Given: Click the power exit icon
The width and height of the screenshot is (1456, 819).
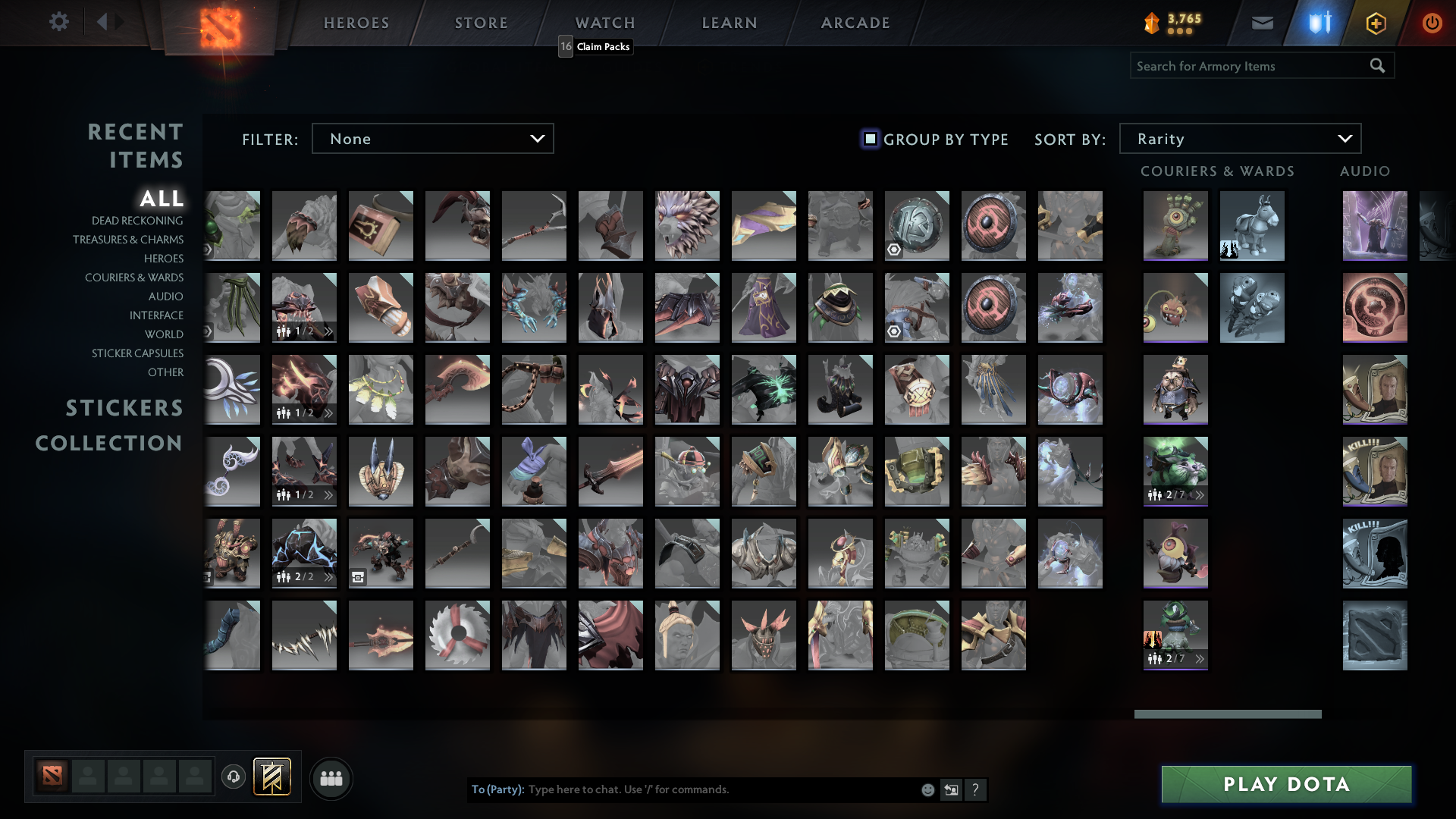Looking at the screenshot, I should [1432, 22].
